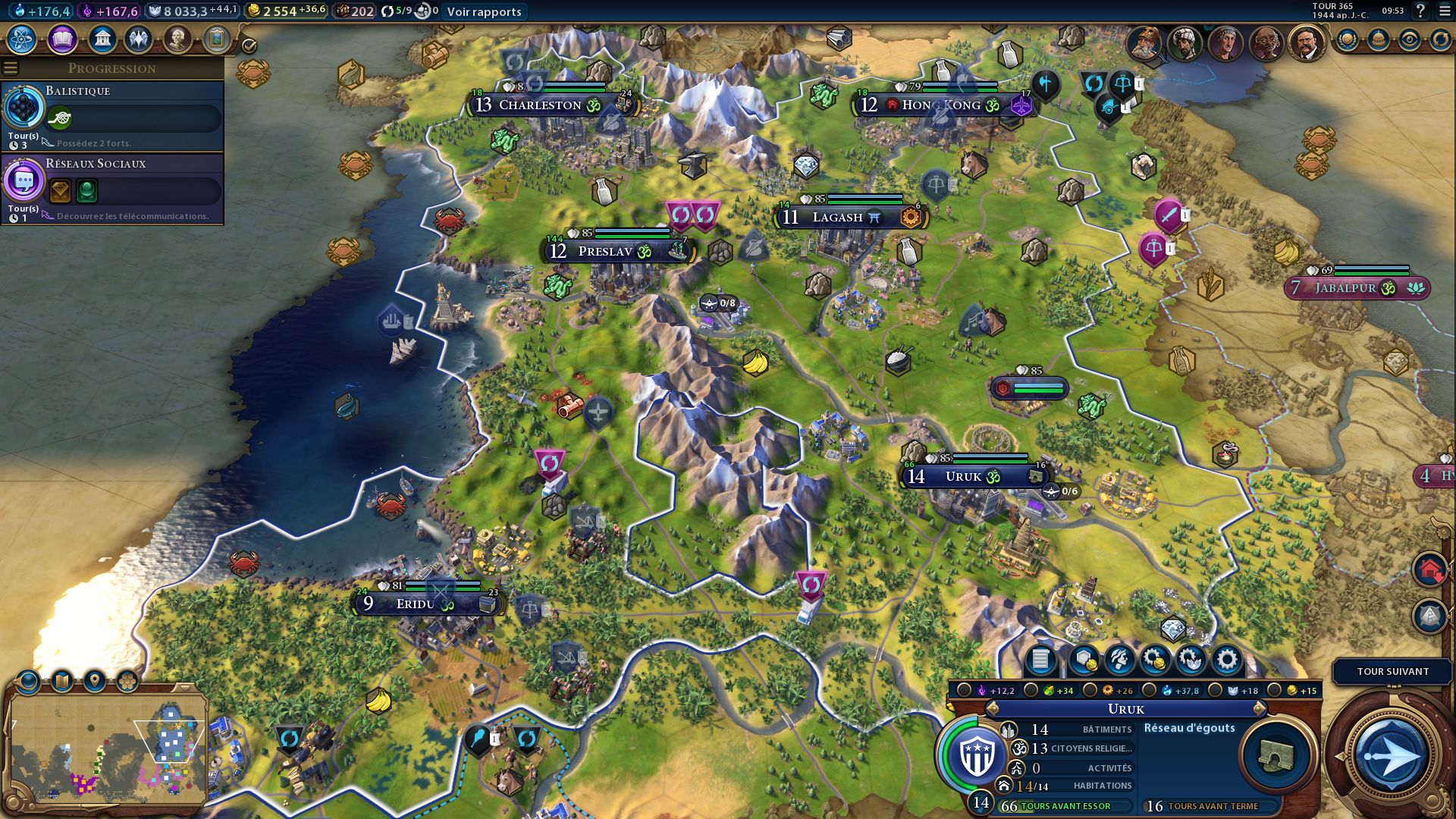Open Gandhi's leader portrait
Screen dimensions: 1456x819
1265,42
